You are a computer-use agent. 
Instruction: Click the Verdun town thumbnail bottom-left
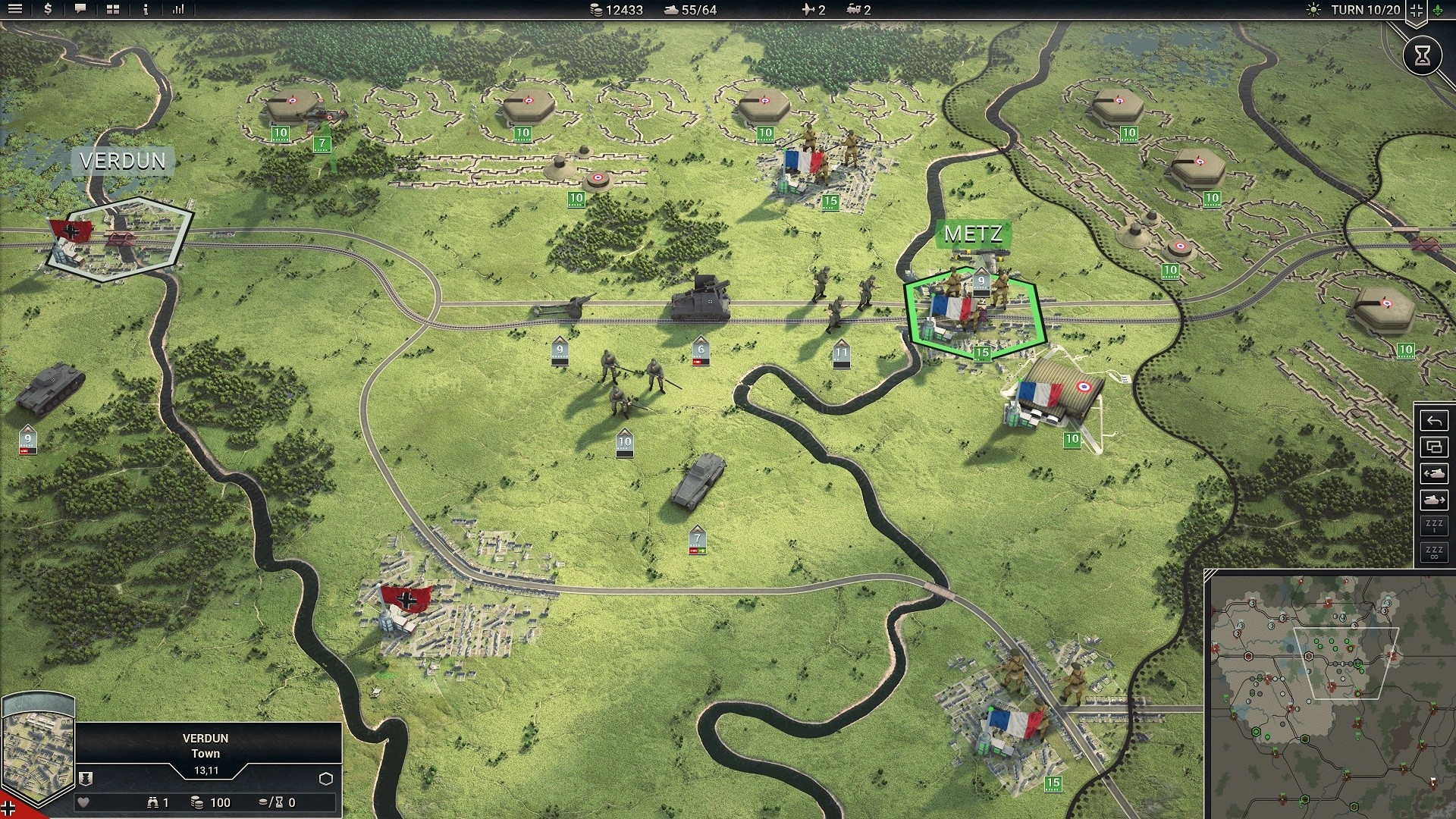point(38,747)
